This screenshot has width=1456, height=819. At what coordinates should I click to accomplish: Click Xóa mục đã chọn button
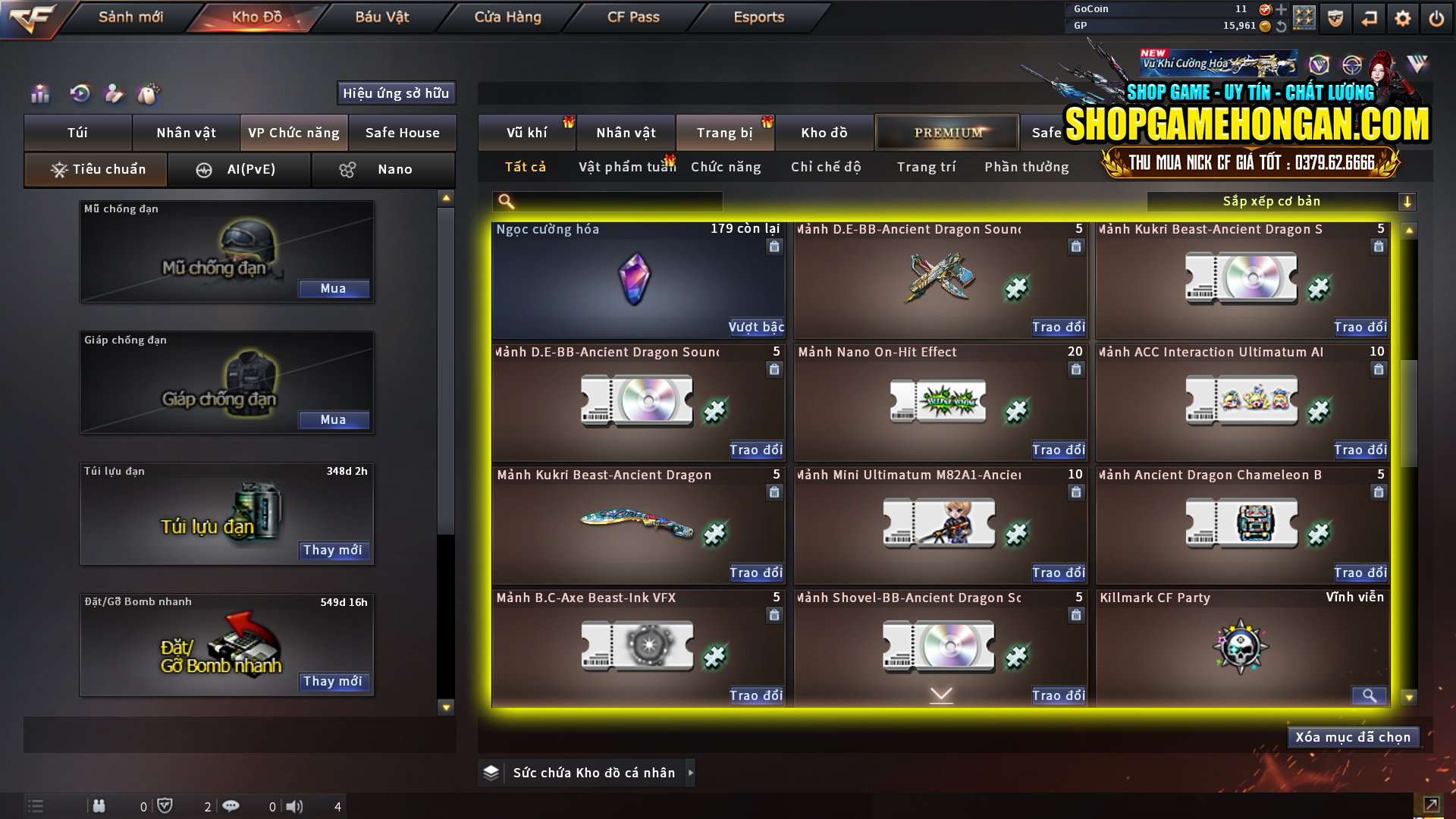point(1353,736)
